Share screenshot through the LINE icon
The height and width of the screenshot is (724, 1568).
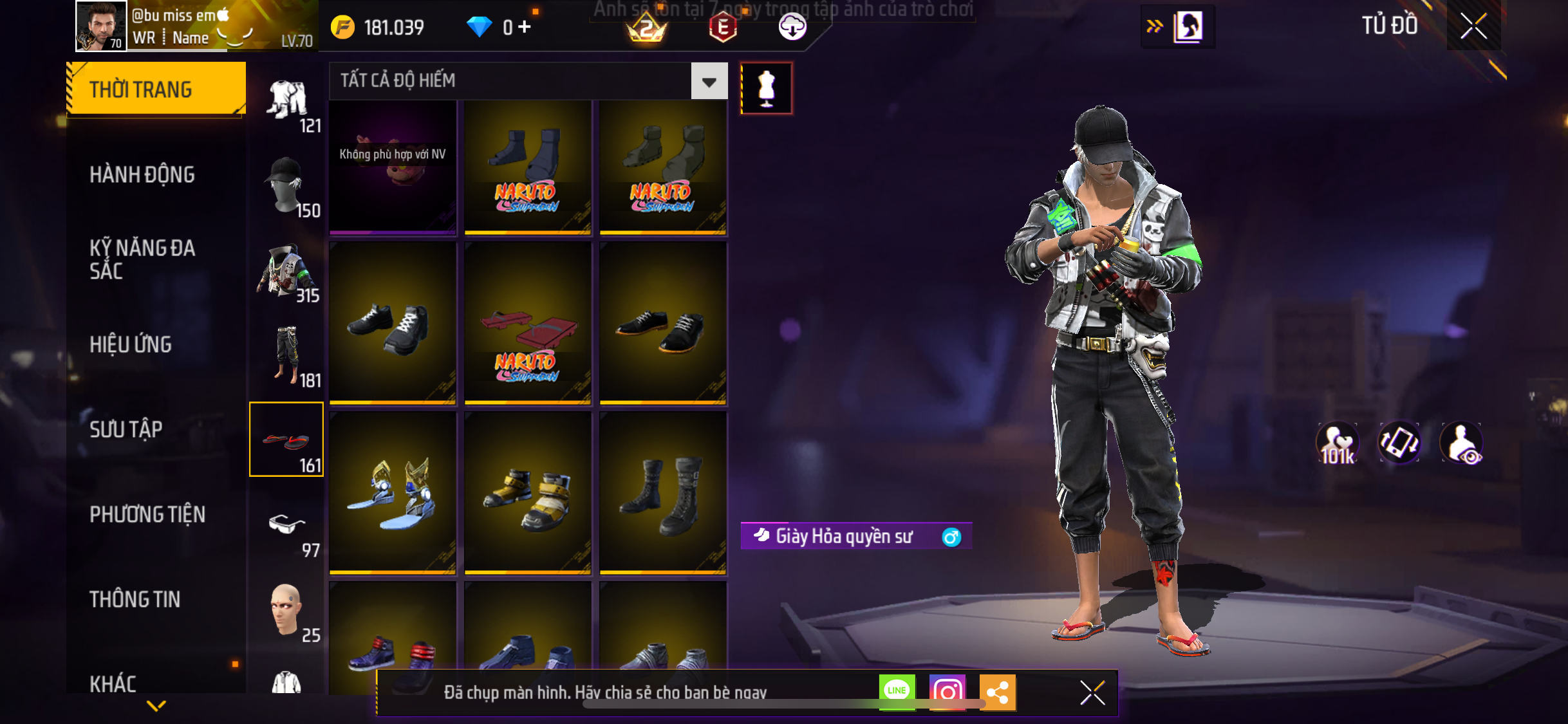[x=897, y=691]
